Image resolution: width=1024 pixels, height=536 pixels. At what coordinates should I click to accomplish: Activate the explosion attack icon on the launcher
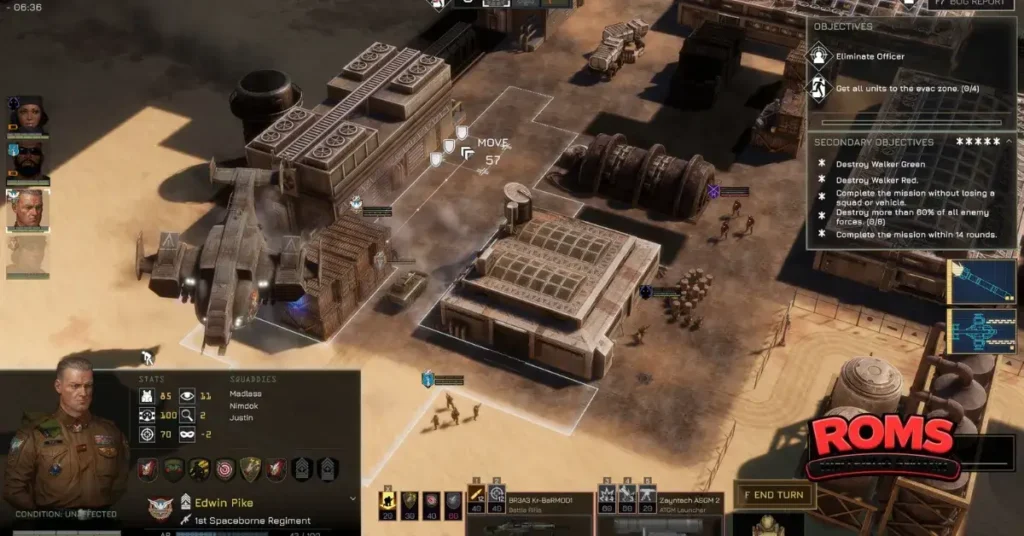coord(606,496)
